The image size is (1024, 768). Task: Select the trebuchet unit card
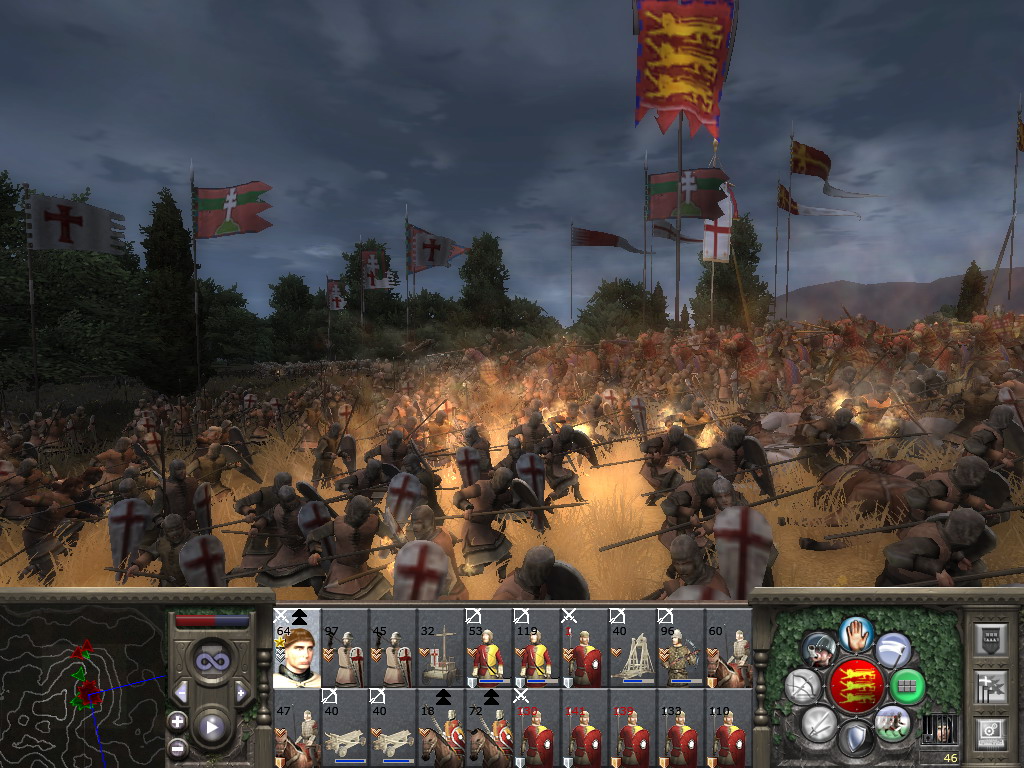(633, 650)
